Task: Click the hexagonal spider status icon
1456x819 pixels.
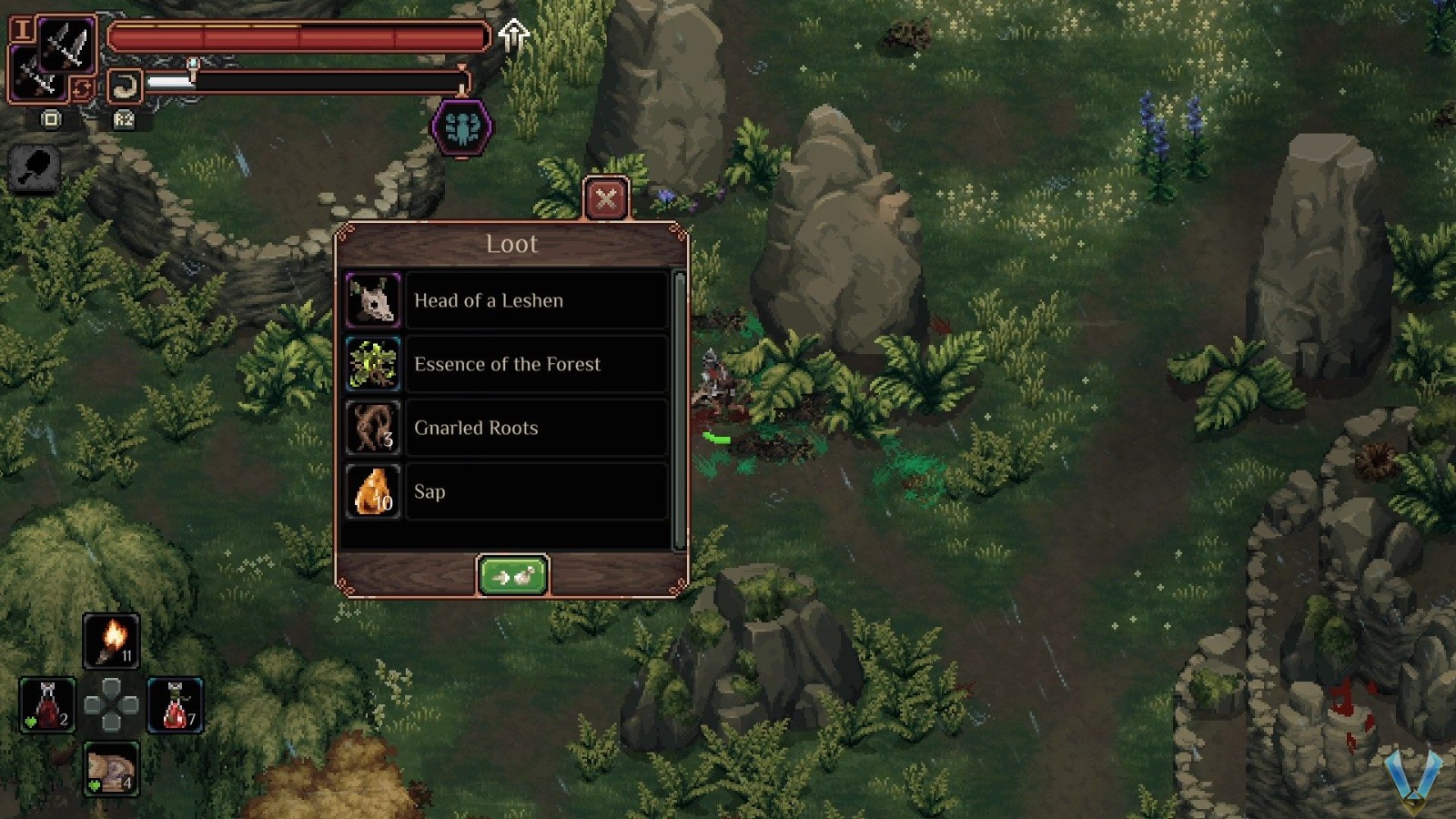Action: coord(462,128)
